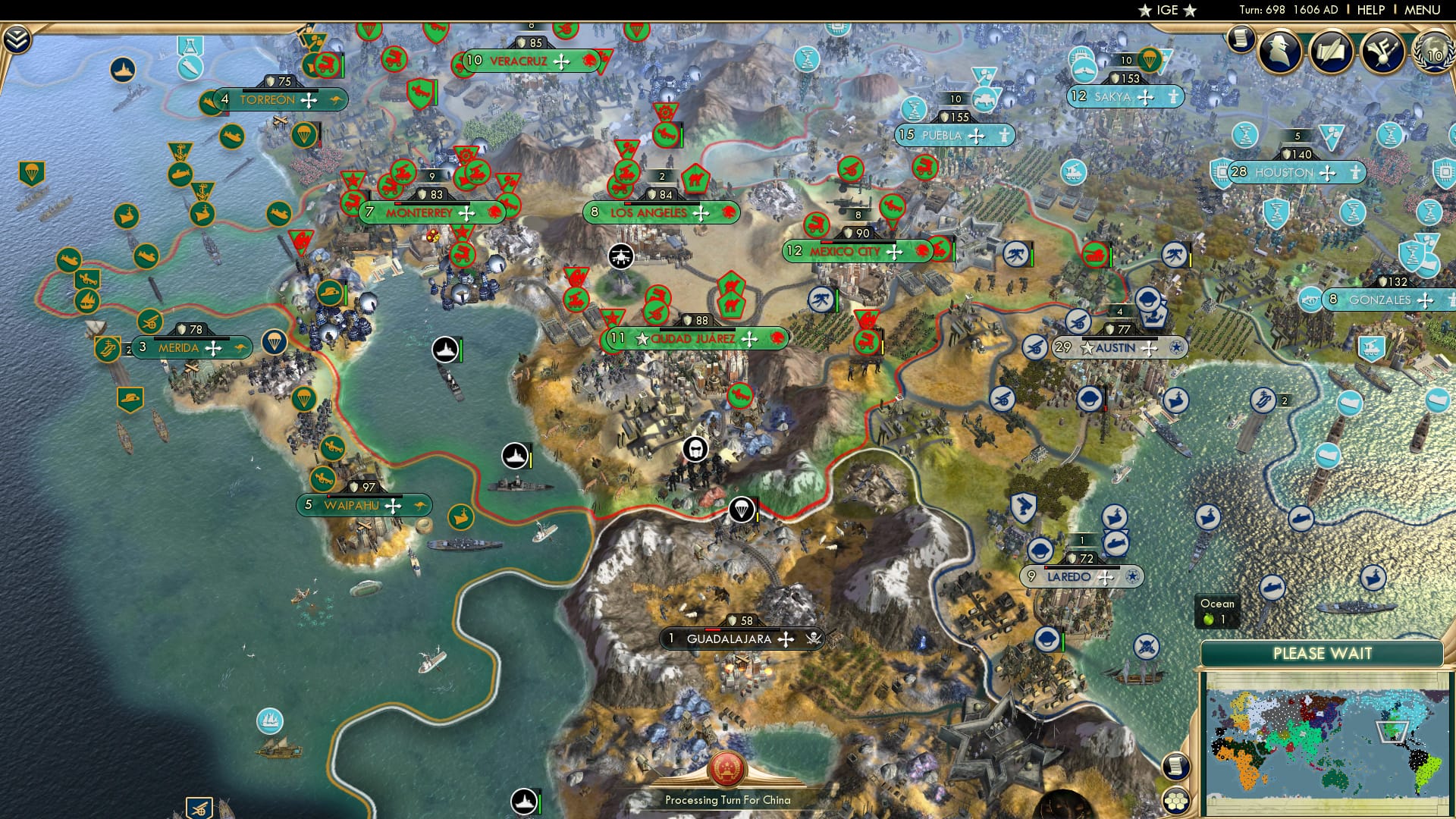Open the Culture overview icon

(x=1382, y=52)
